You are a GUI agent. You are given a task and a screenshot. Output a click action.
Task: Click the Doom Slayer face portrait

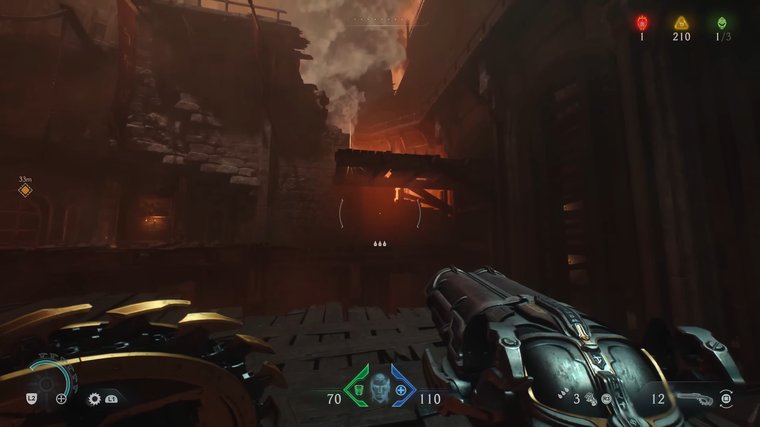pos(379,389)
